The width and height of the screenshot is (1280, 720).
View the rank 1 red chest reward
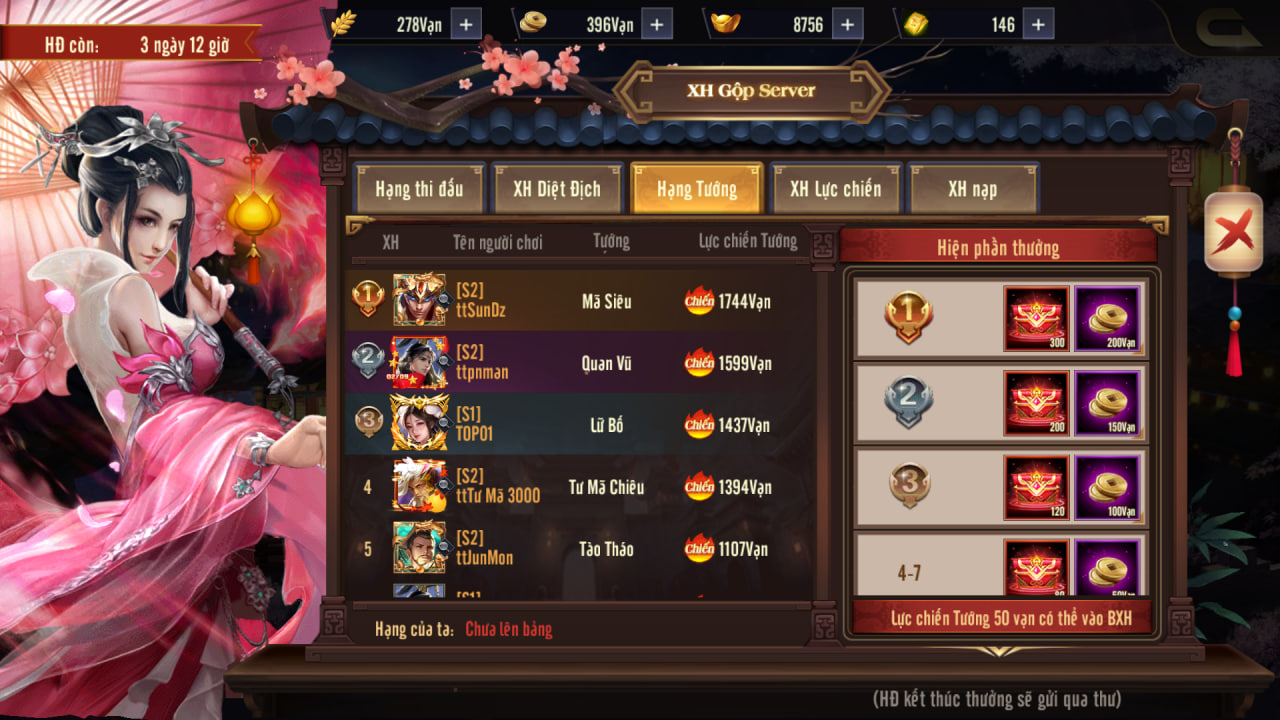pos(1037,318)
